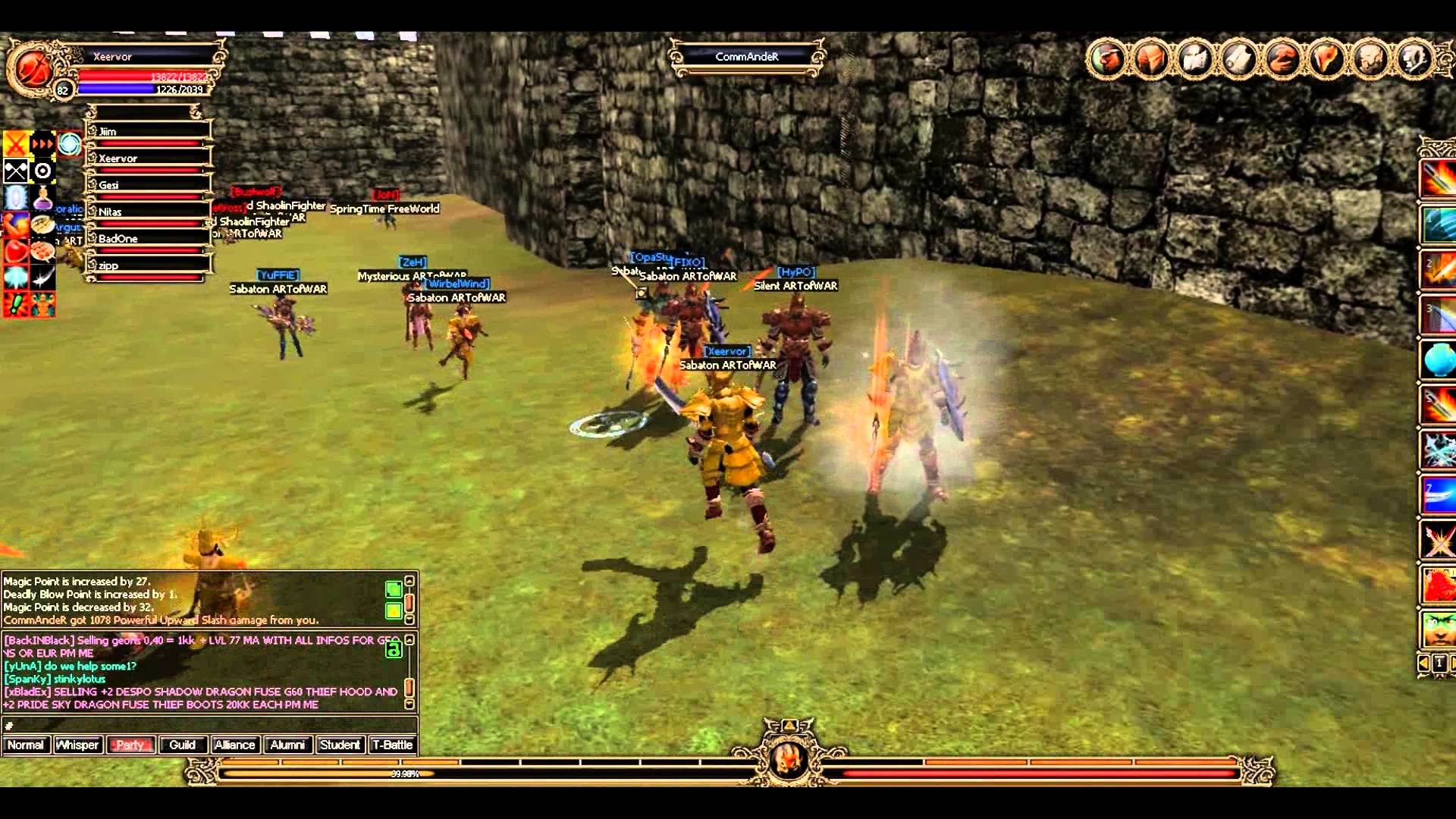The height and width of the screenshot is (819, 1456).
Task: Click the chat text input line
Action: tap(205, 726)
